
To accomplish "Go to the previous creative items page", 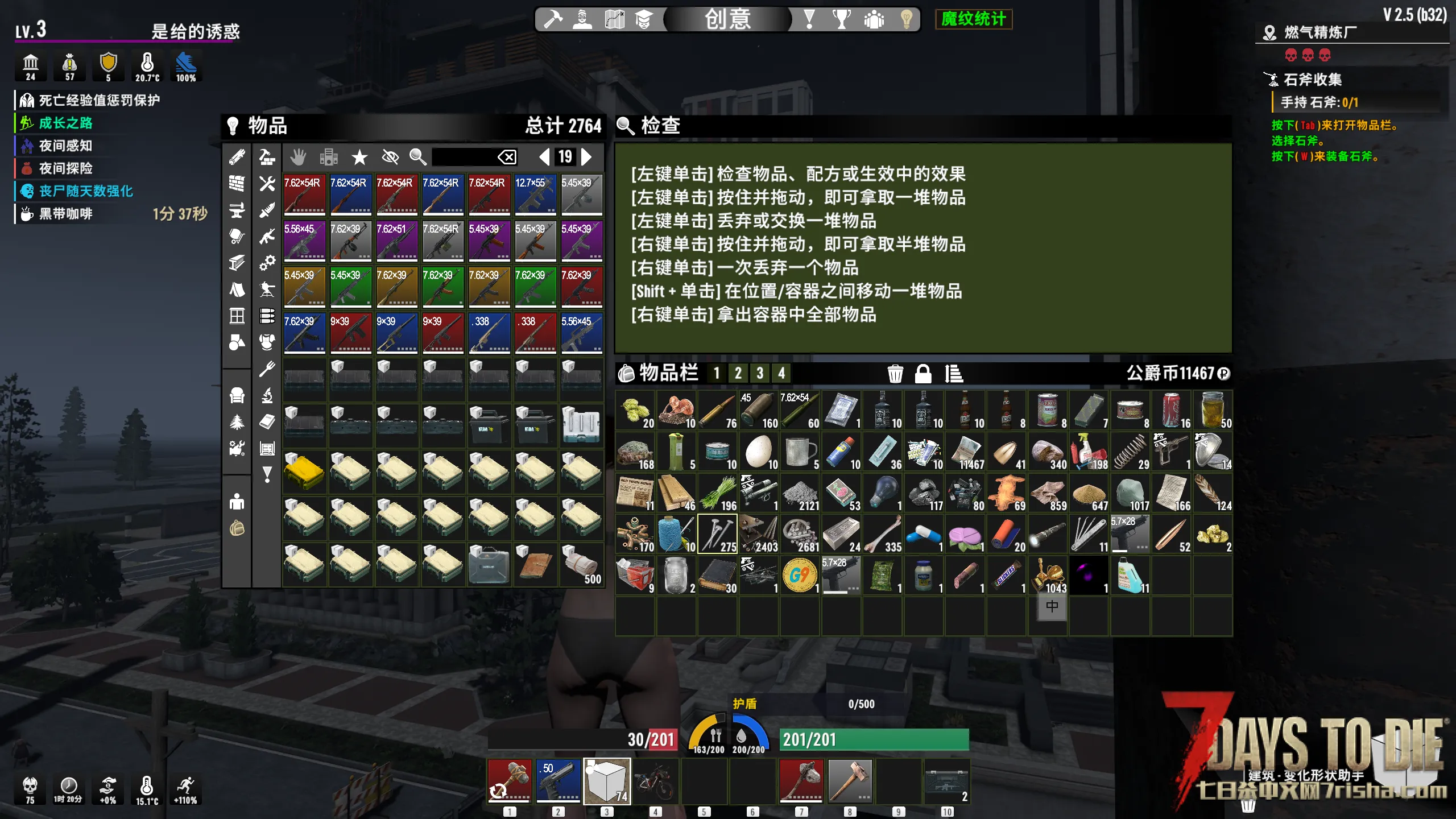I will (544, 156).
